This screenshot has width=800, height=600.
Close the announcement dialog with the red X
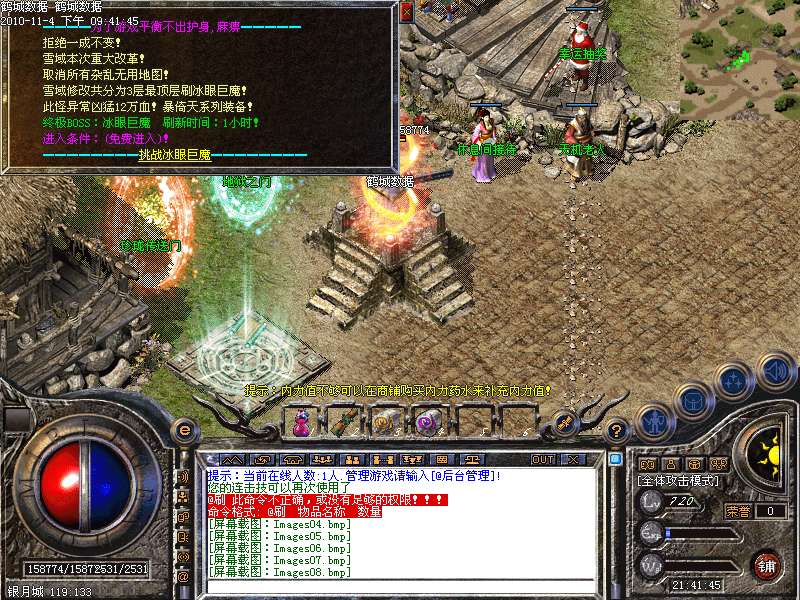(406, 13)
